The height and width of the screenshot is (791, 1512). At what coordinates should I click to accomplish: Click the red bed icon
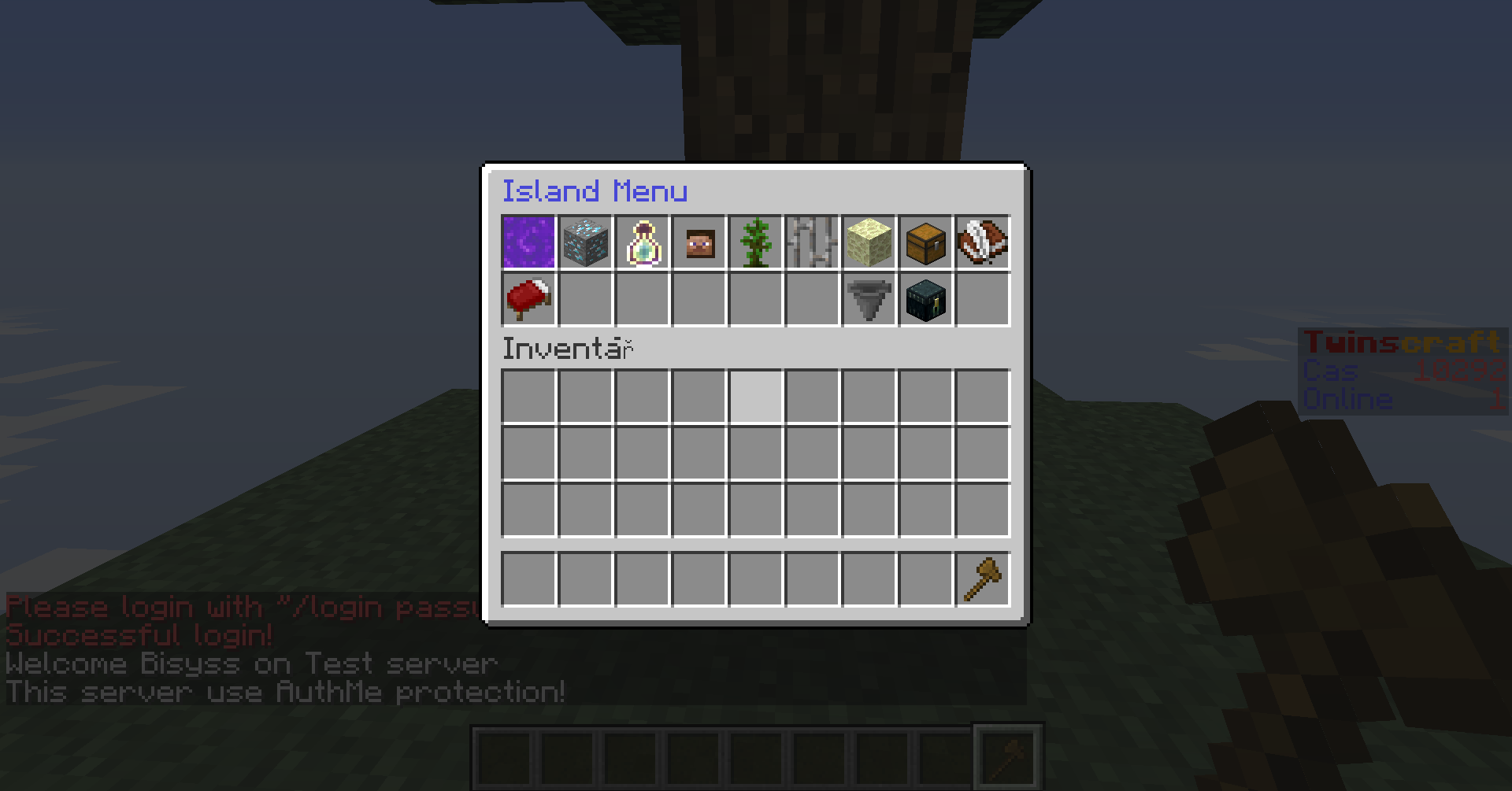point(528,299)
